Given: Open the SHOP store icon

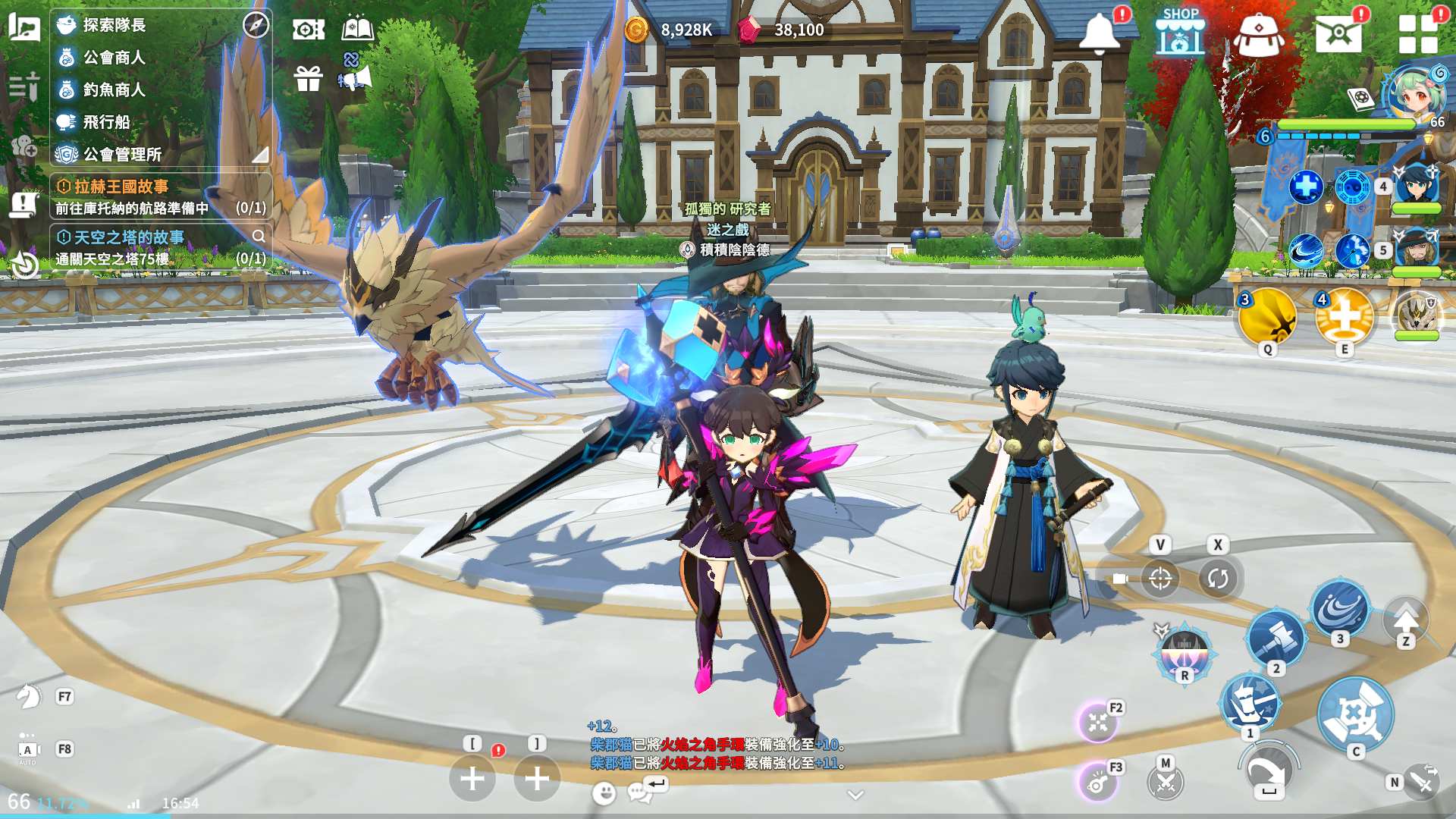Looking at the screenshot, I should [1180, 32].
